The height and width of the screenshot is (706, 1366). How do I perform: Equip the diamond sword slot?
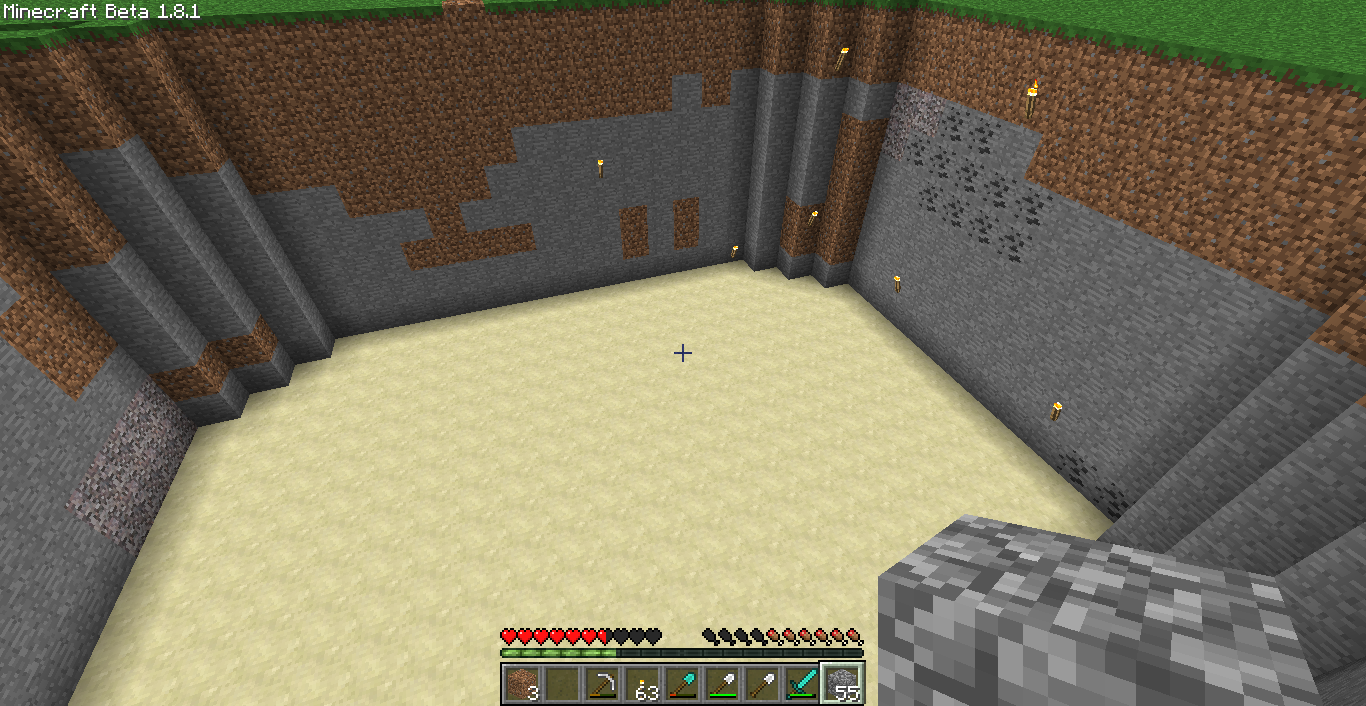(801, 683)
